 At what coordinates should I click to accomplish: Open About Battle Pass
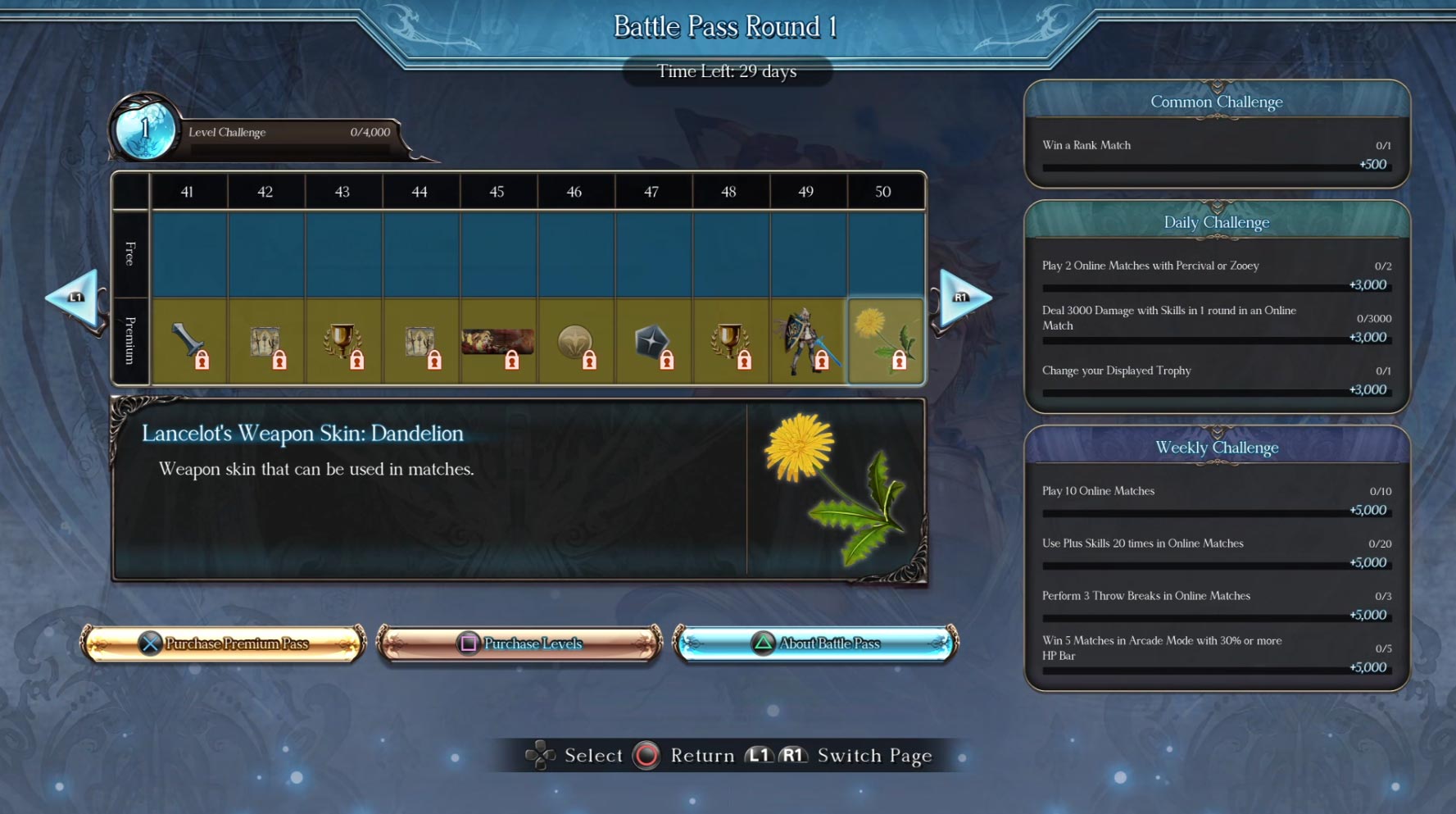click(814, 643)
